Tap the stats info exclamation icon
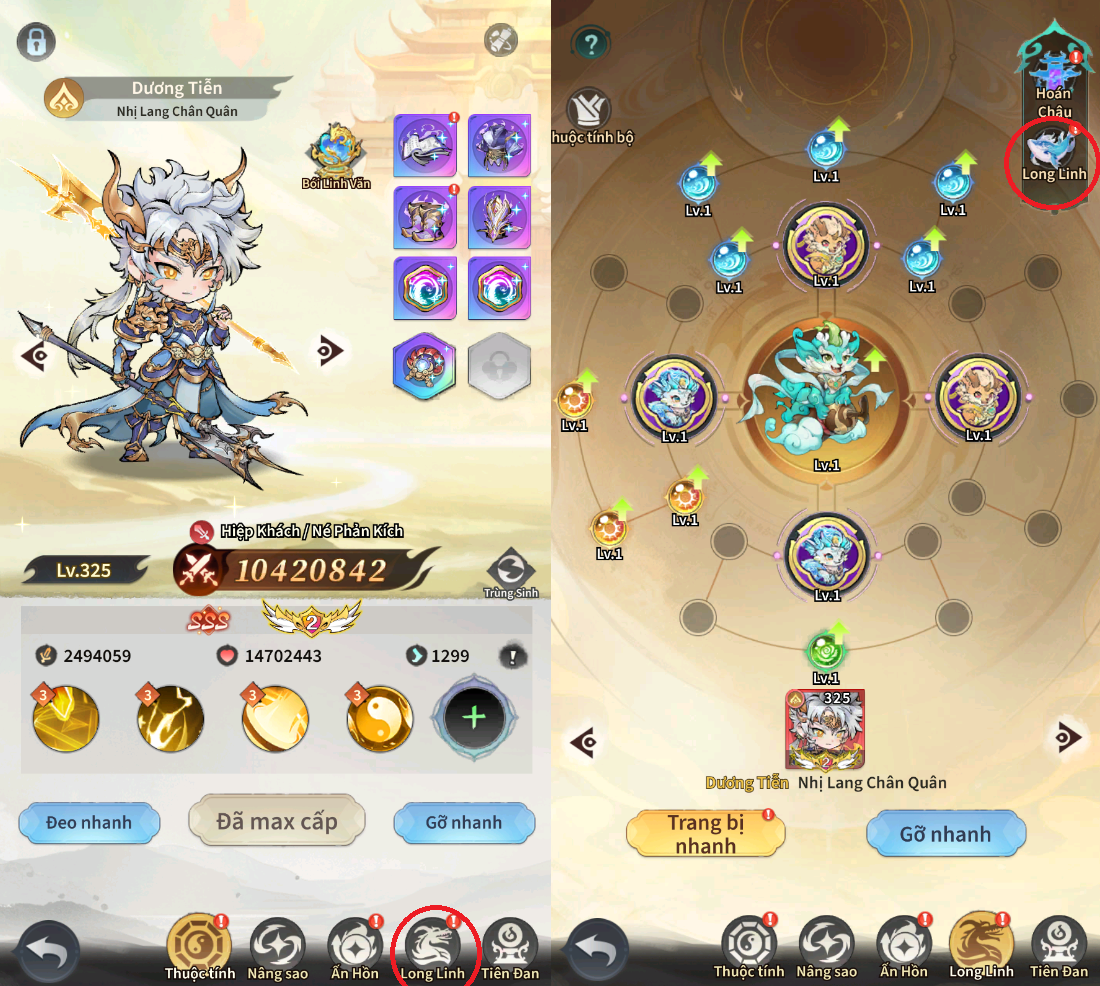 [x=513, y=656]
